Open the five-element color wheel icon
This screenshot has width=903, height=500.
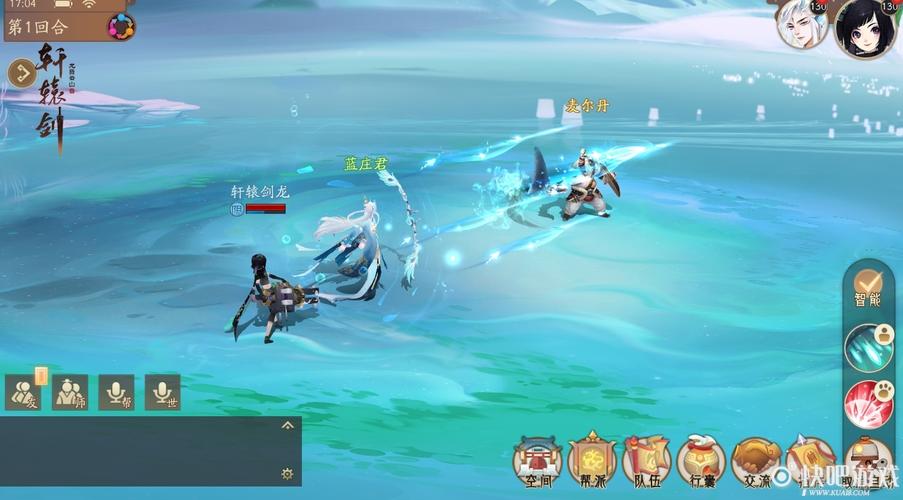[121, 26]
